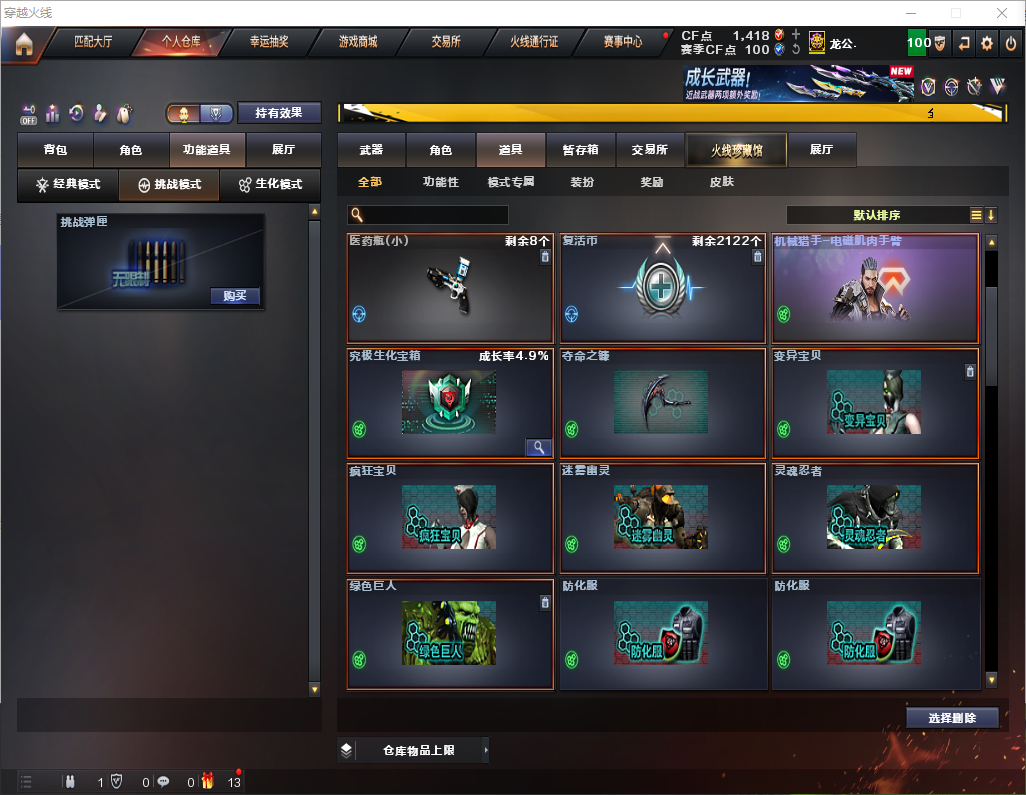Click the 选择删除 button

tap(952, 718)
